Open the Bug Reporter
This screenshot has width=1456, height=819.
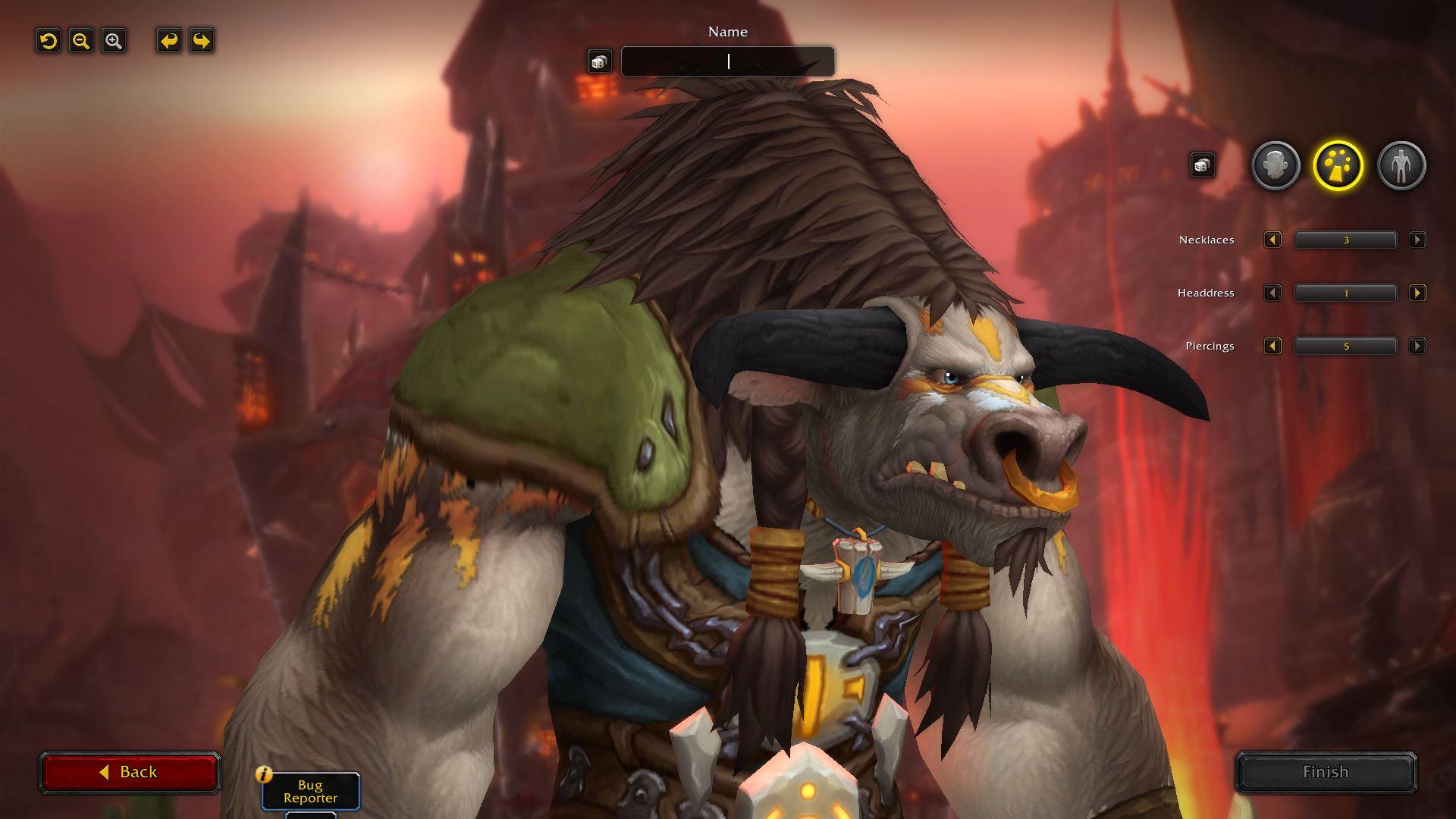coord(310,793)
